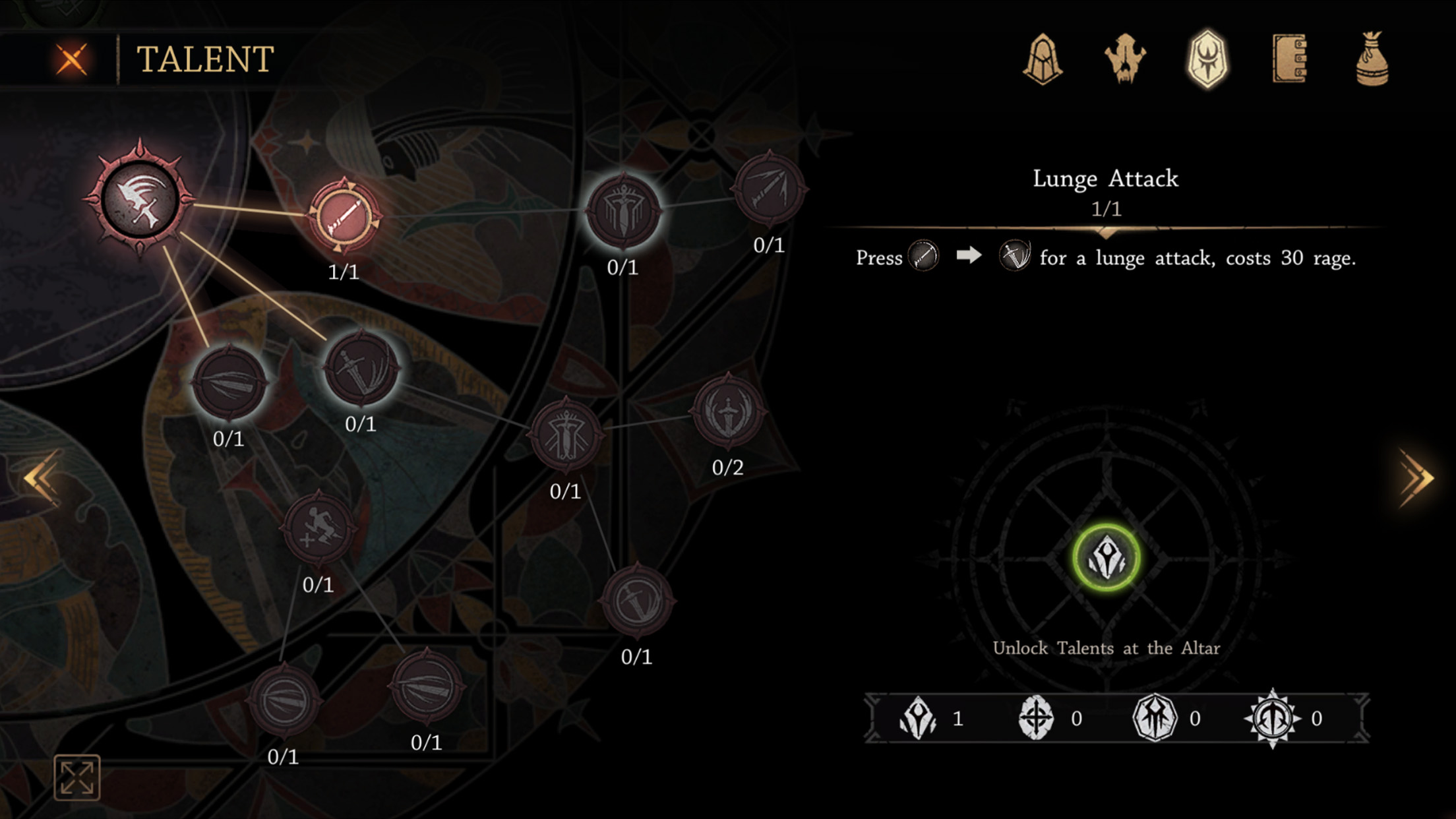Open the journal book tab
Viewport: 1456px width, 819px height.
click(1290, 59)
